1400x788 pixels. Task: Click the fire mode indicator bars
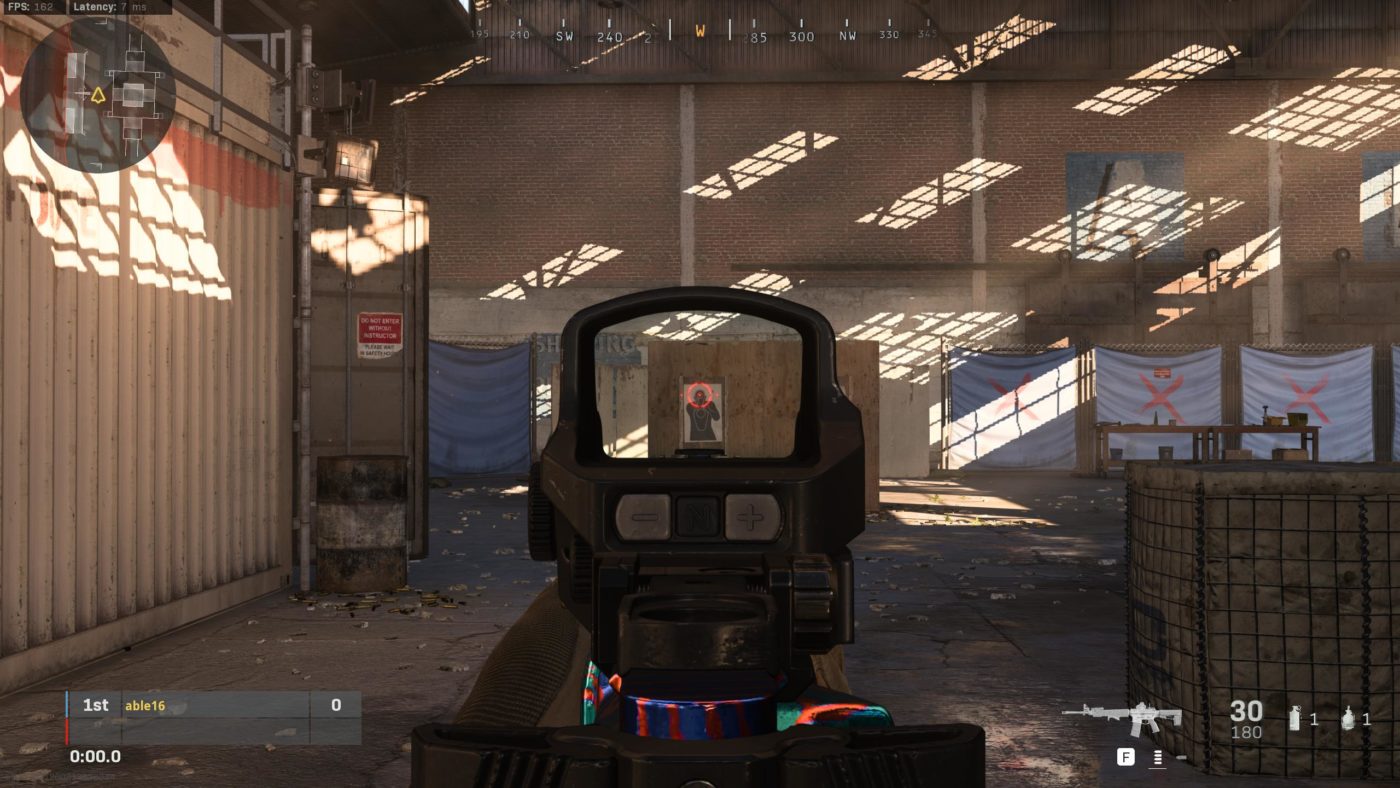tap(1158, 758)
